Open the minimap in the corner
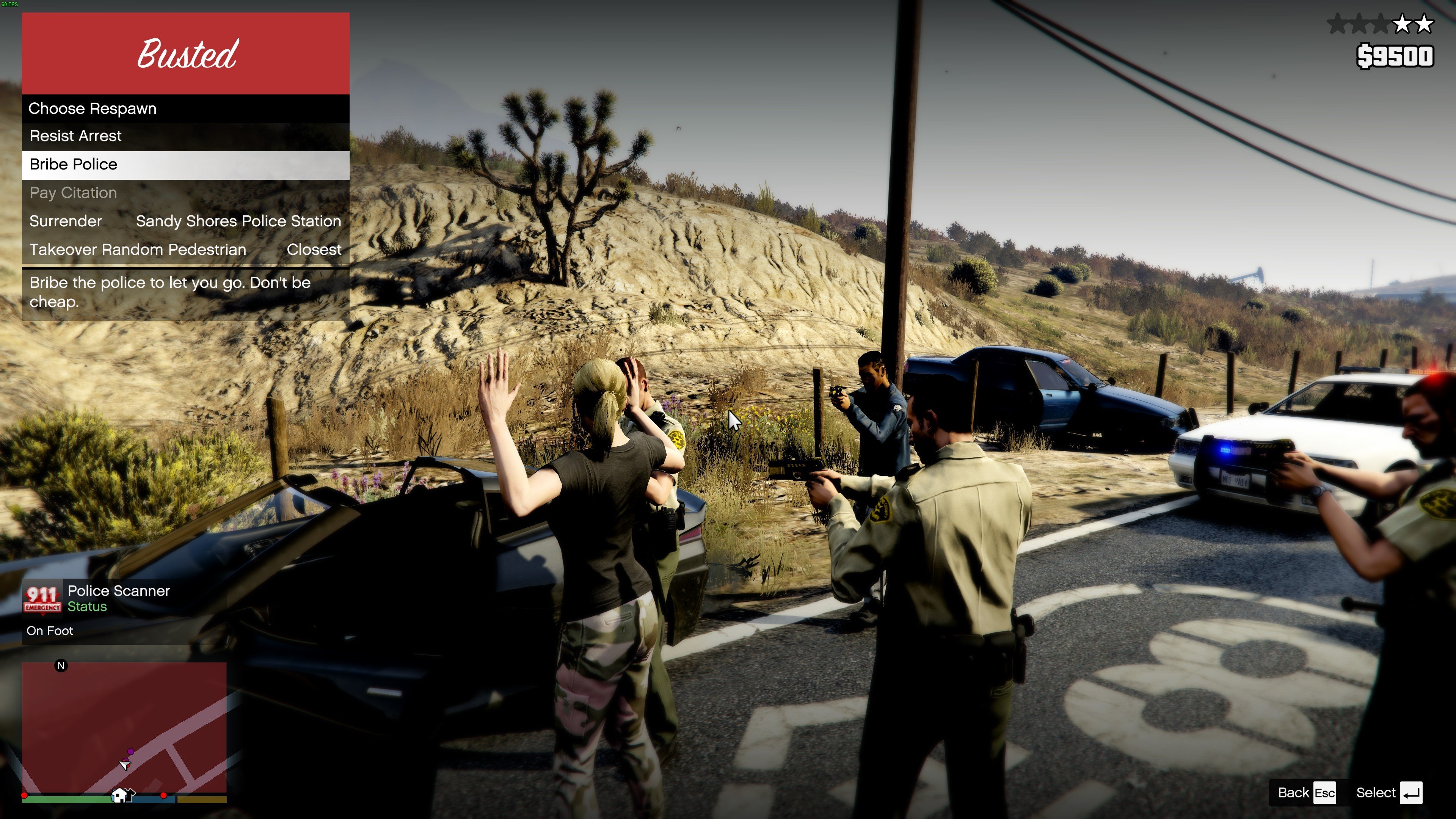This screenshot has width=1456, height=819. pyautogui.click(x=124, y=728)
